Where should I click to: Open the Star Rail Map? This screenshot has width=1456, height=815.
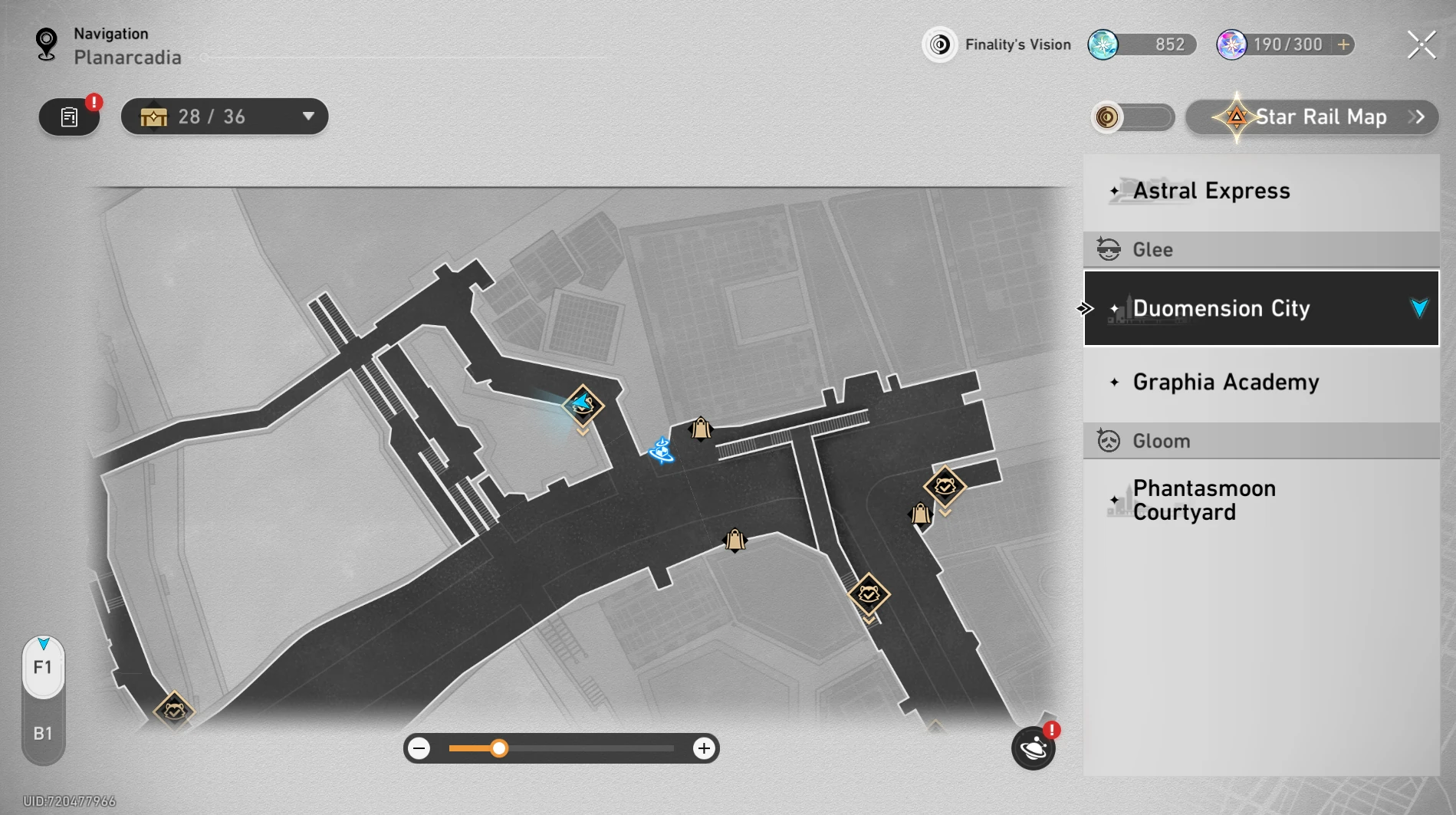point(1312,117)
